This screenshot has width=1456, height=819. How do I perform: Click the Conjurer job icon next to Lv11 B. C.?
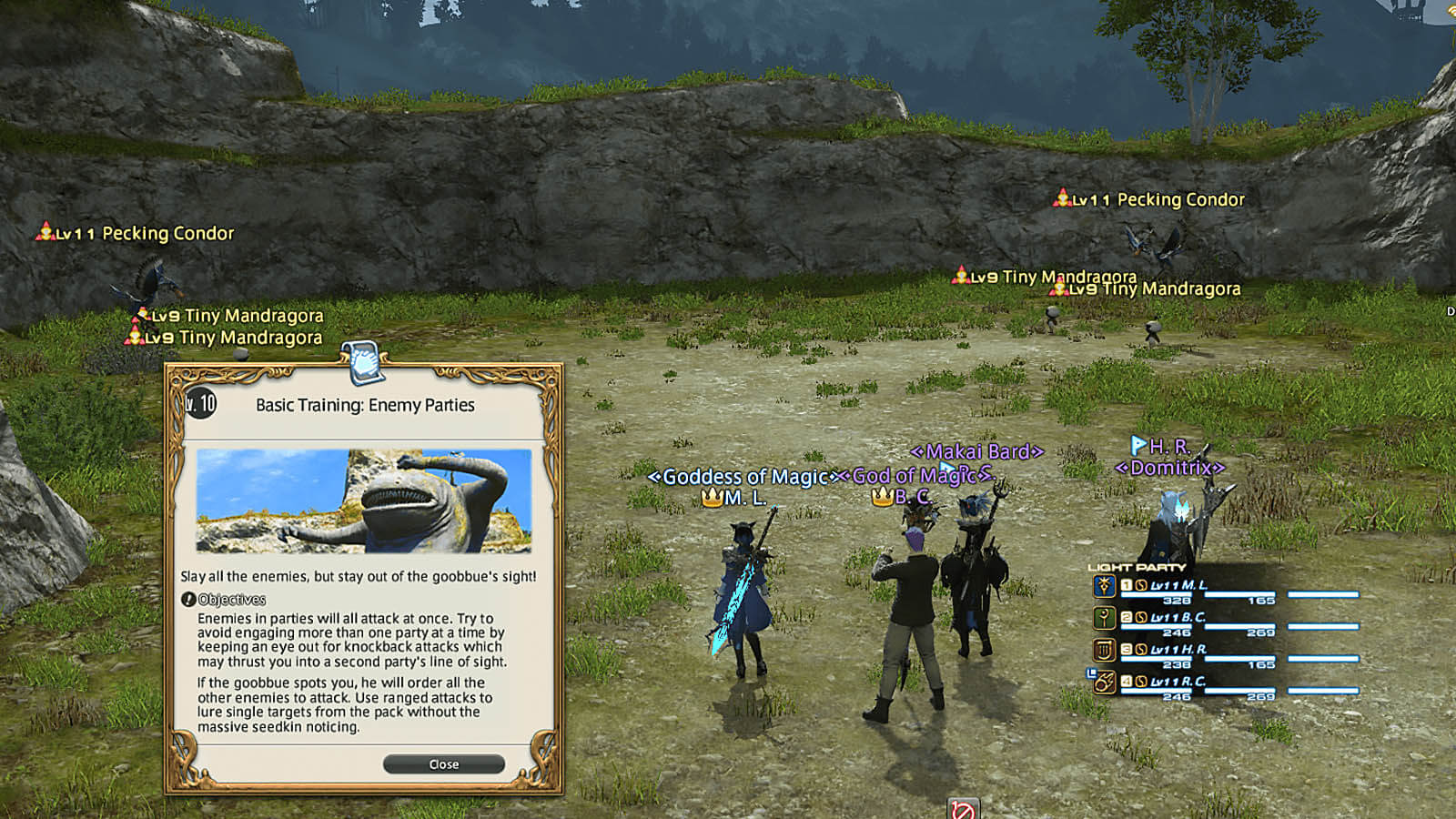[1104, 619]
